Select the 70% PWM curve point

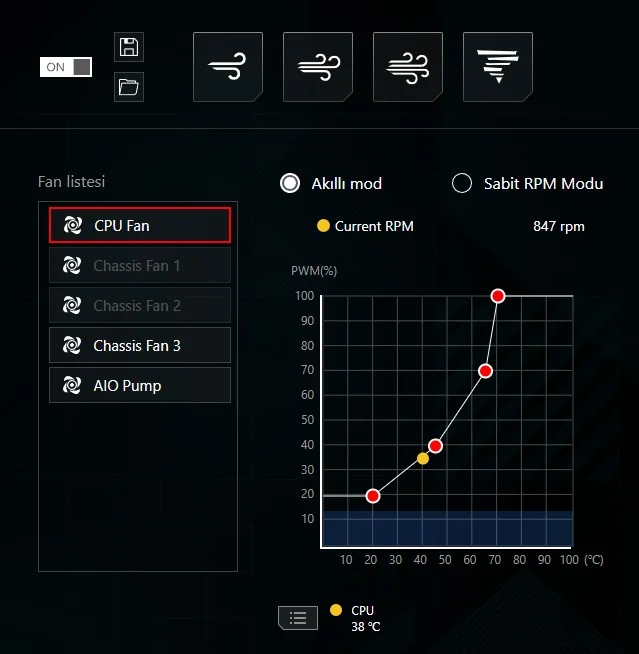pos(486,371)
